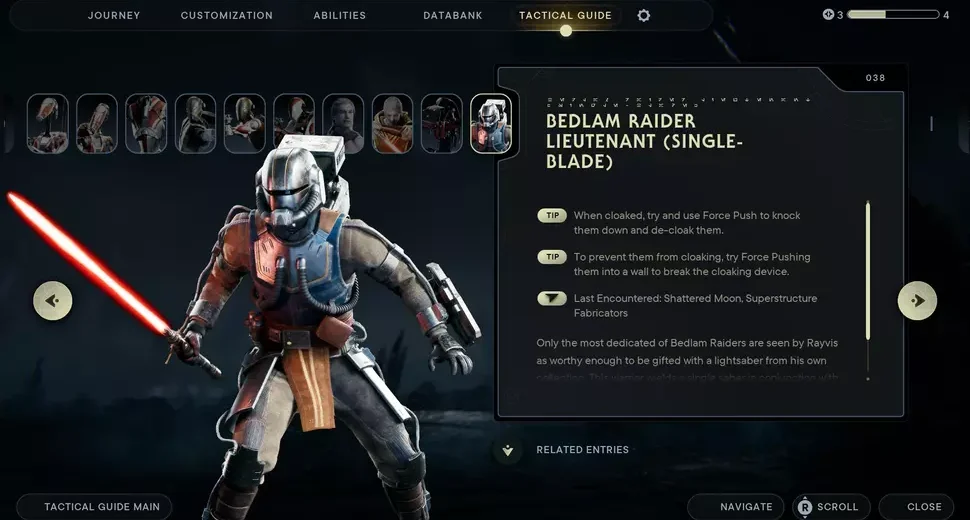
Task: Close the Tactical Guide screen
Action: point(916,507)
